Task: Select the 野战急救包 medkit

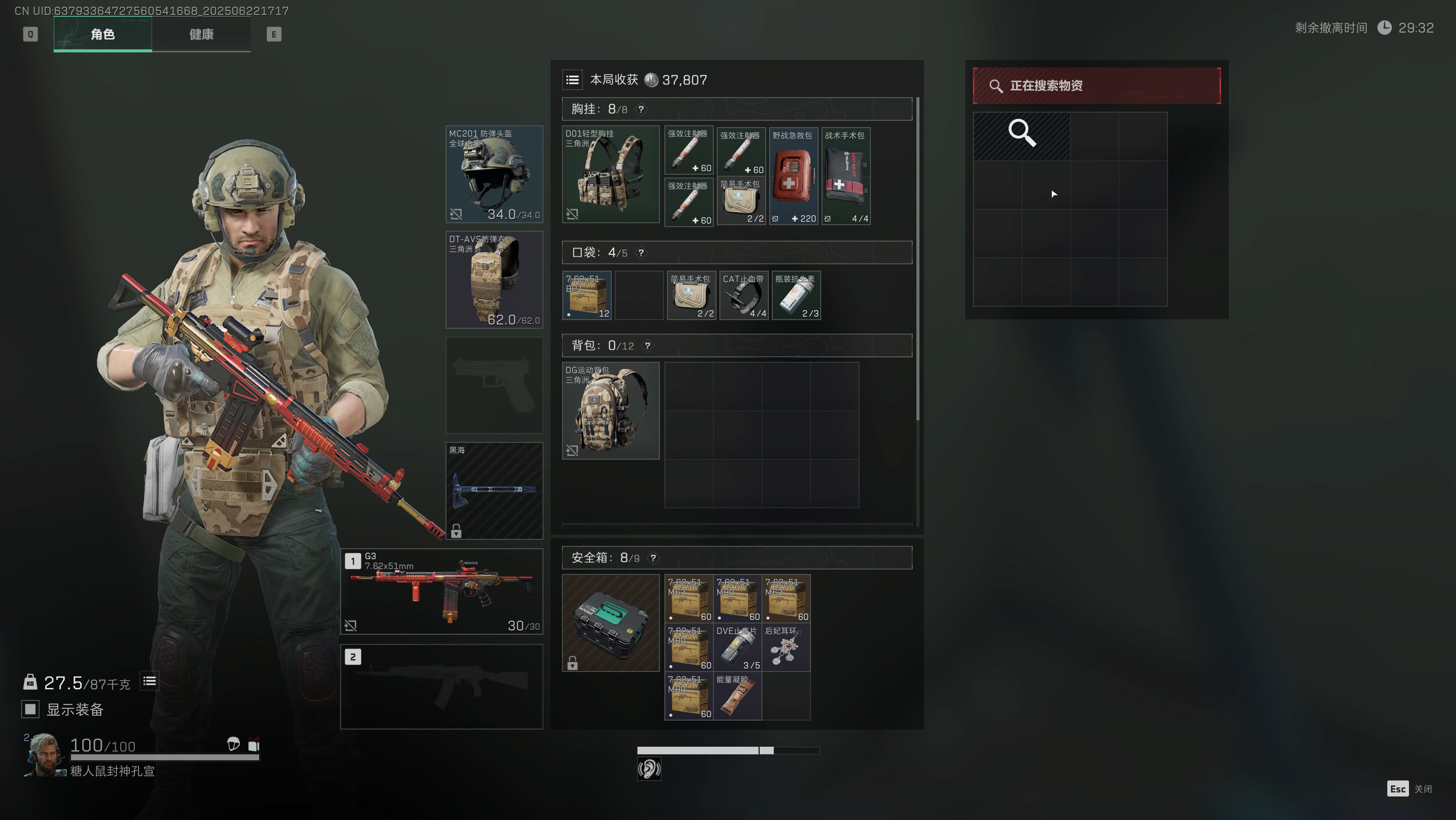Action: pos(793,177)
